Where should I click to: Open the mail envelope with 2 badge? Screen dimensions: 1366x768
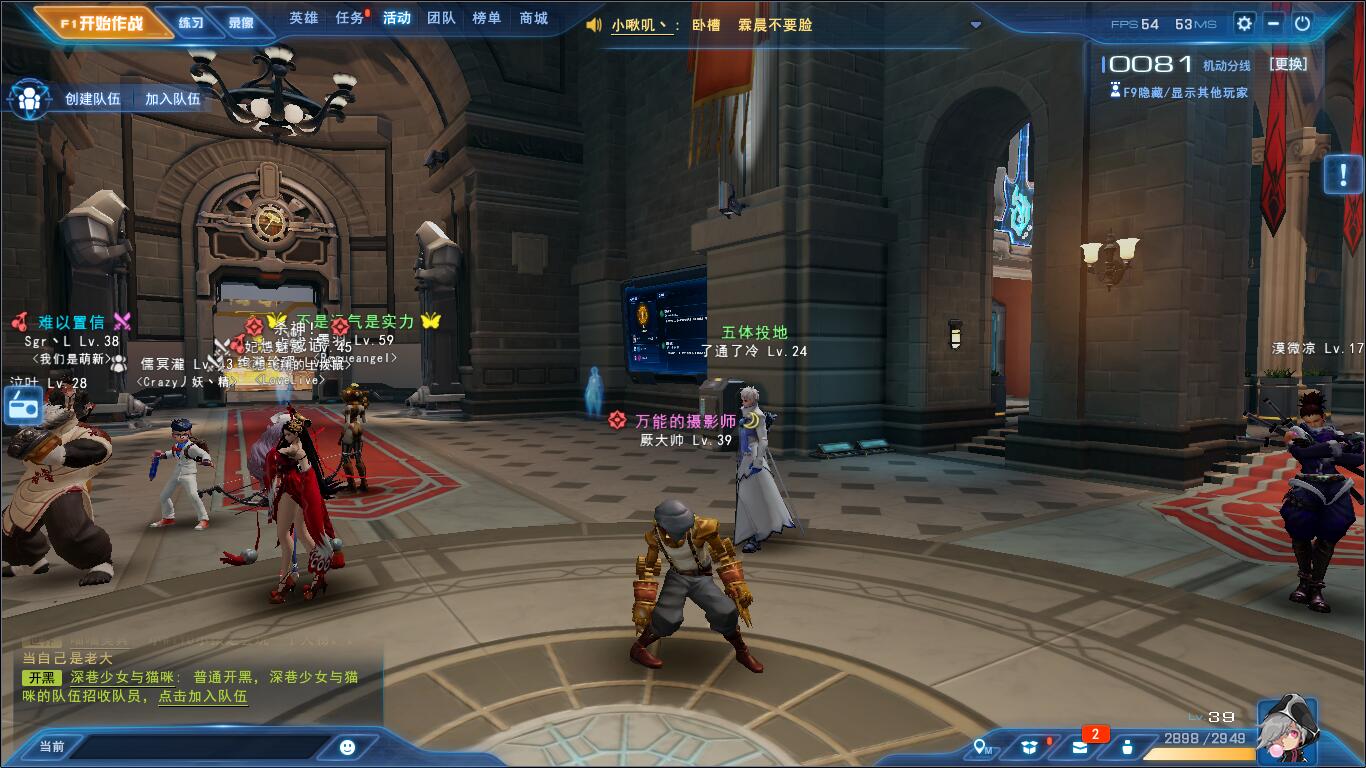(x=1080, y=747)
